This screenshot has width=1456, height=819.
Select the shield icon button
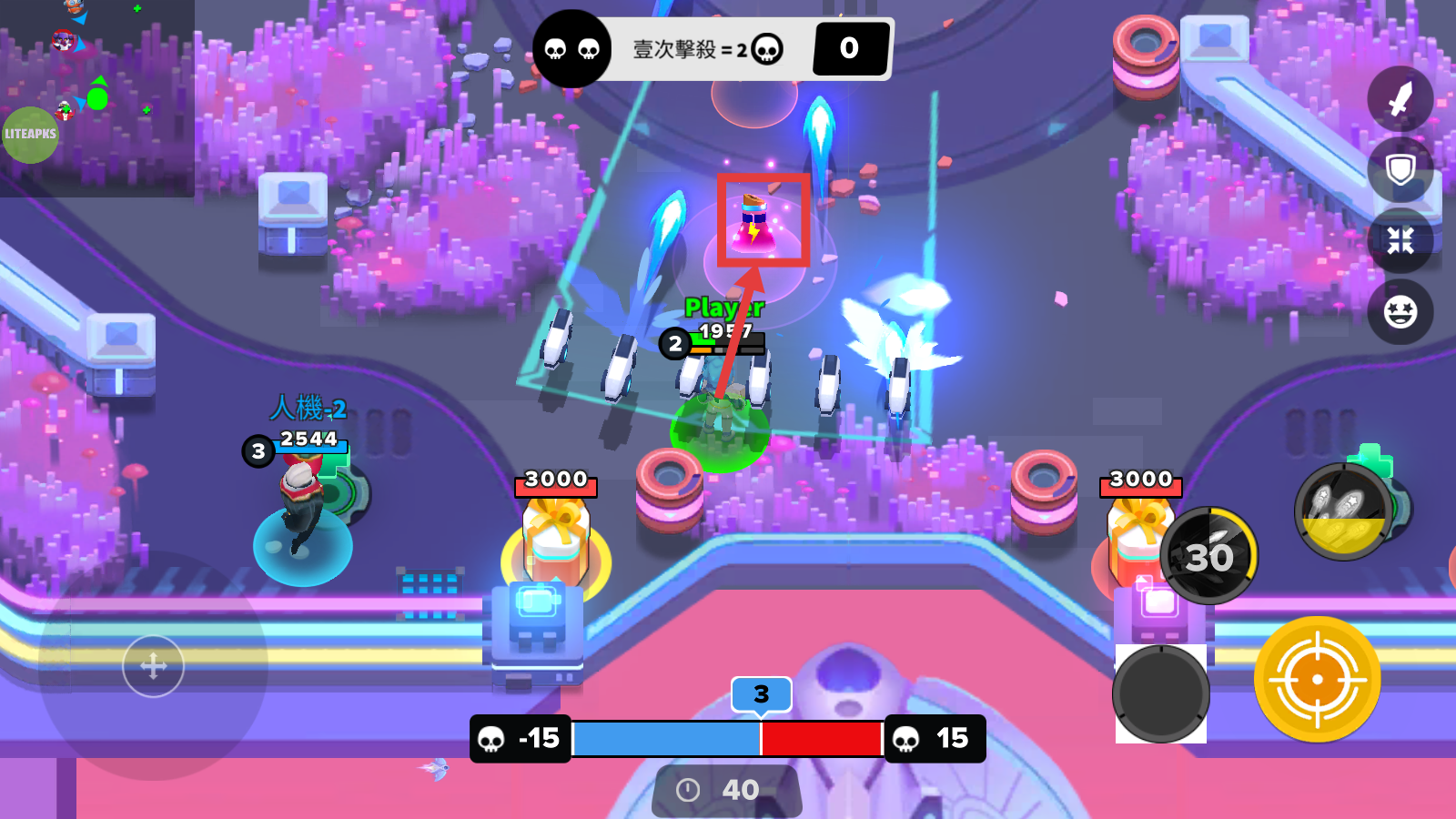[1400, 170]
